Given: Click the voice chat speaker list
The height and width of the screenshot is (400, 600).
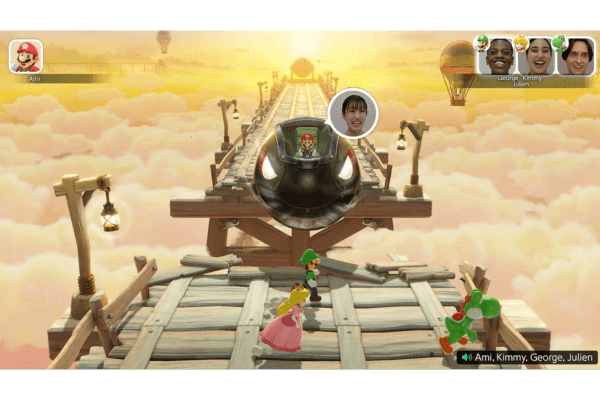Looking at the screenshot, I should [x=527, y=357].
